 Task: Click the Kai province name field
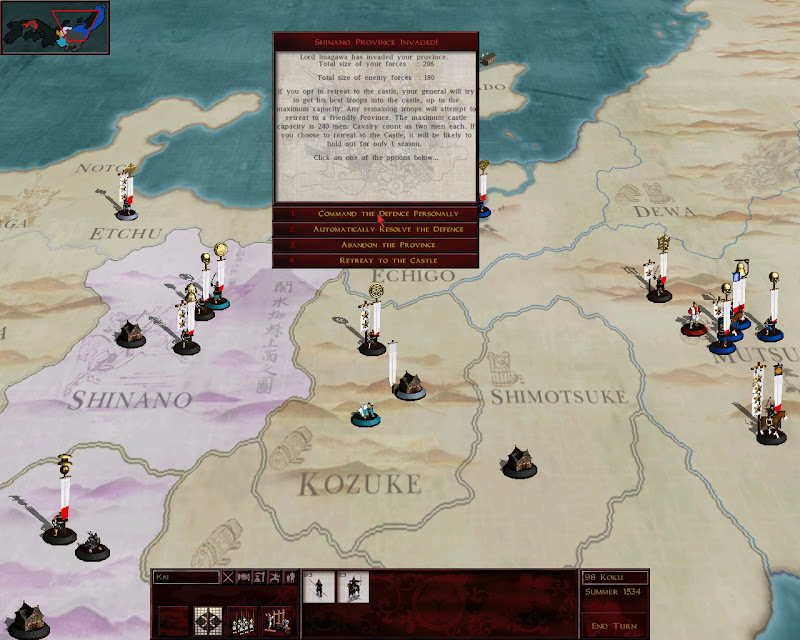(186, 577)
